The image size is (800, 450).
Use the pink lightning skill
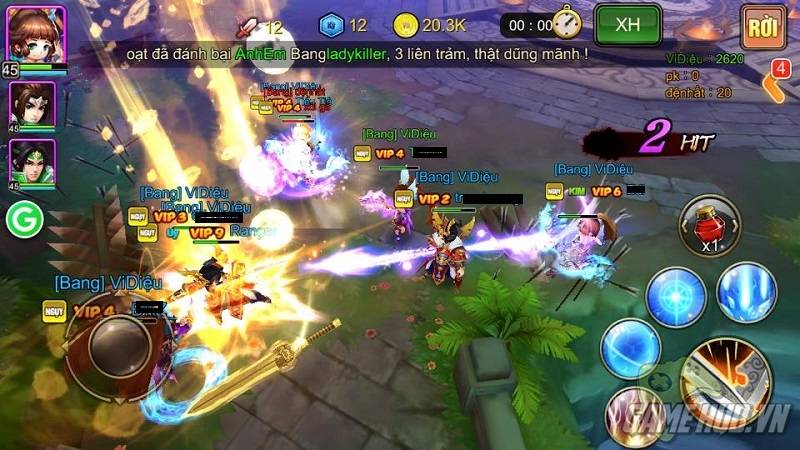[637, 411]
